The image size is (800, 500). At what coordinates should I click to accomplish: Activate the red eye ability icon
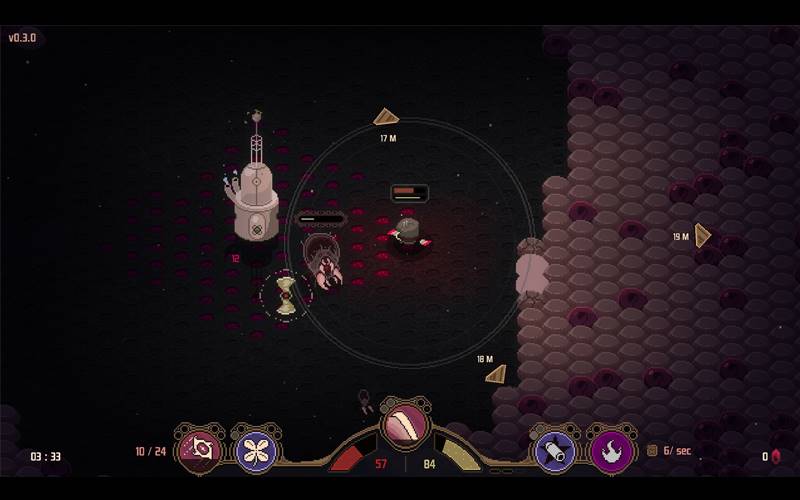(200, 450)
